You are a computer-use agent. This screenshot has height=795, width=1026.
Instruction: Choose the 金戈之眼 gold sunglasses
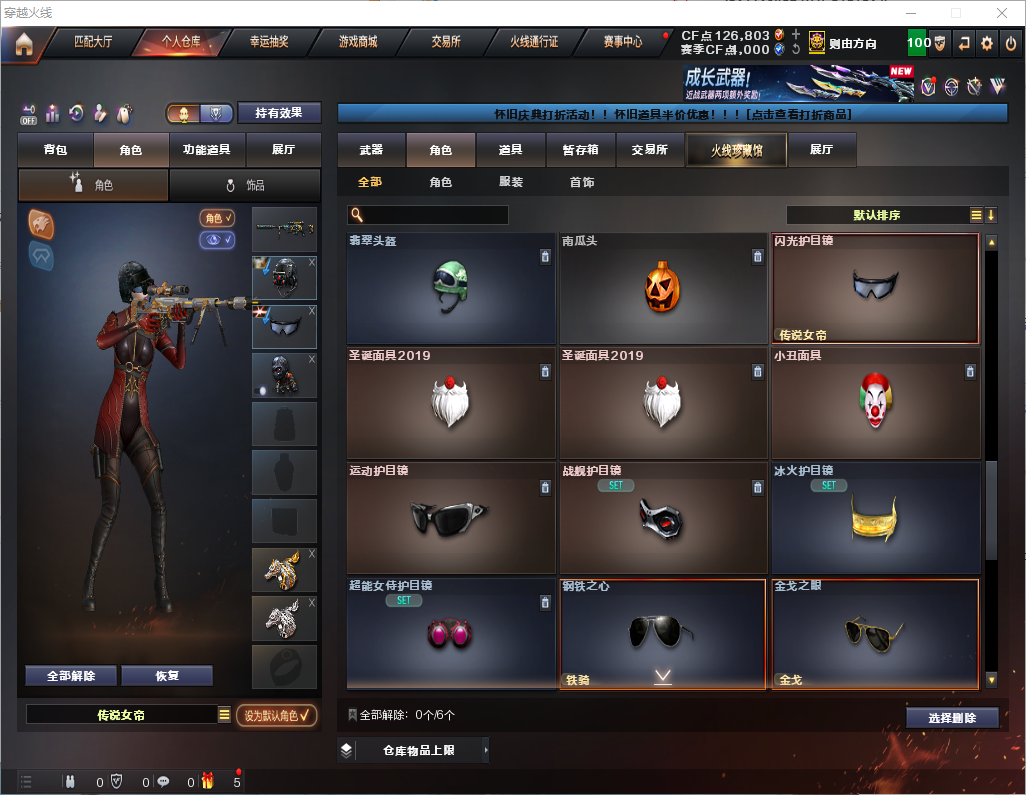[875, 634]
